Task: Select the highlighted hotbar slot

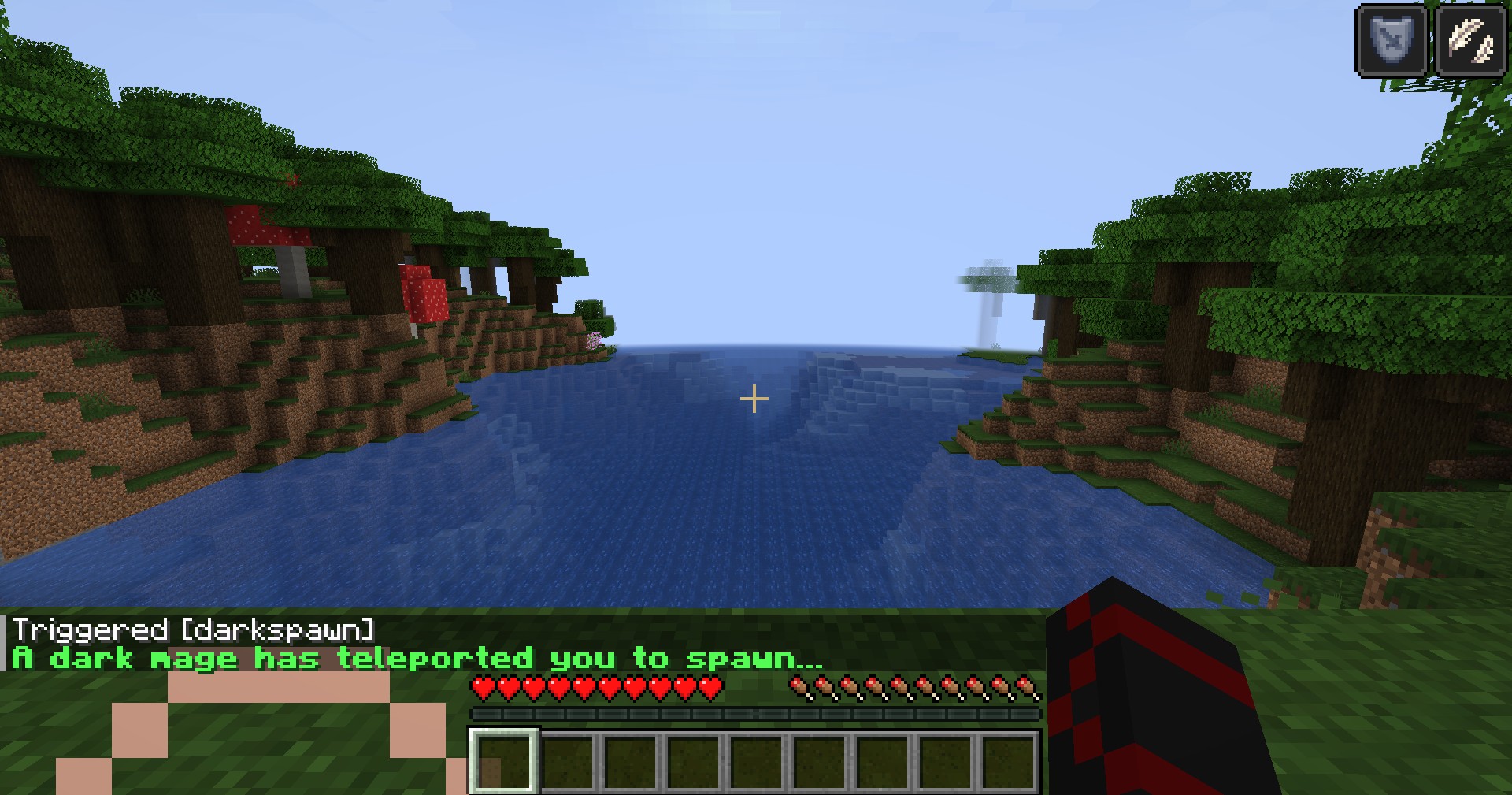Action: [x=504, y=761]
